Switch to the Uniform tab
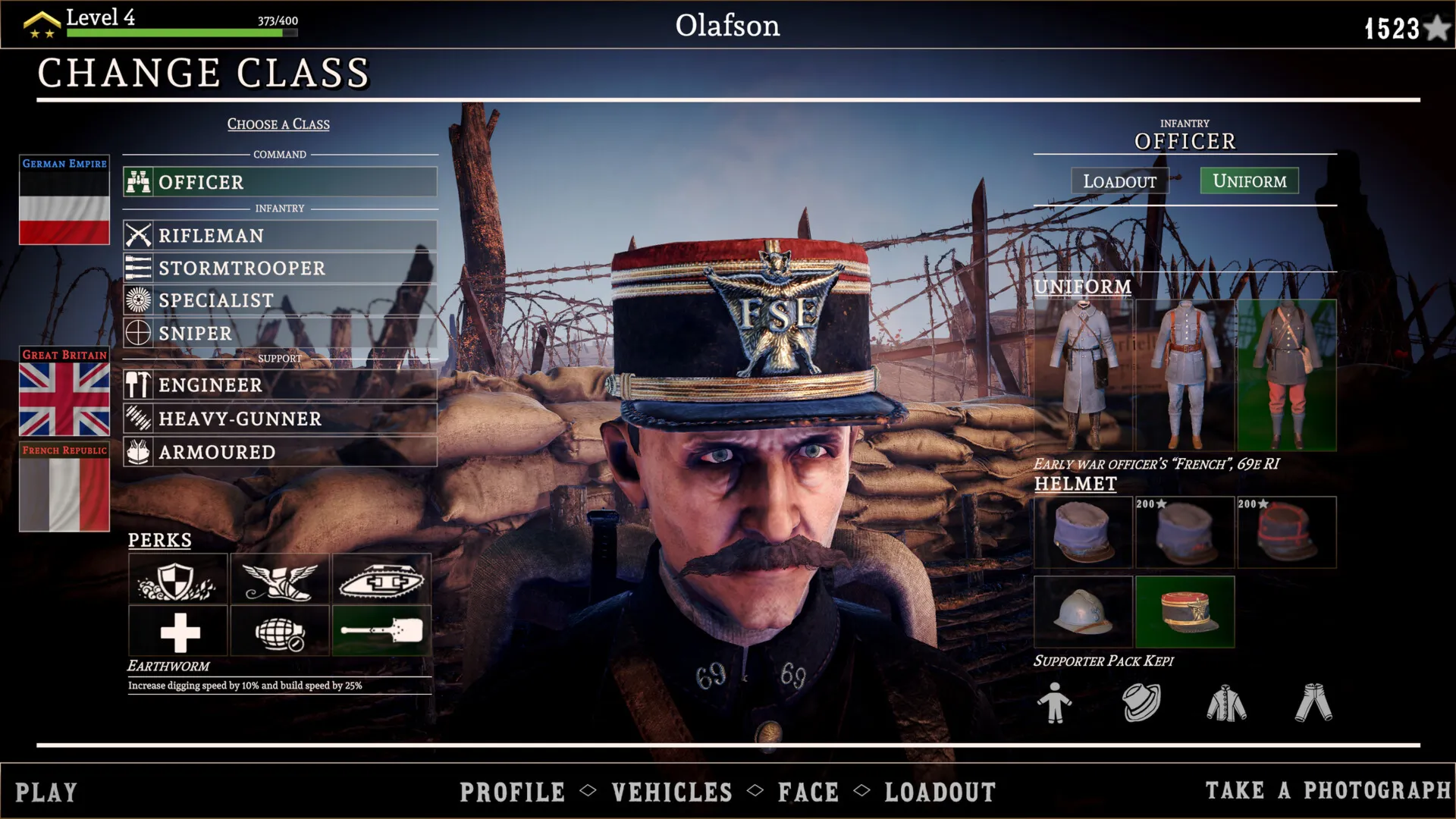 (x=1249, y=181)
